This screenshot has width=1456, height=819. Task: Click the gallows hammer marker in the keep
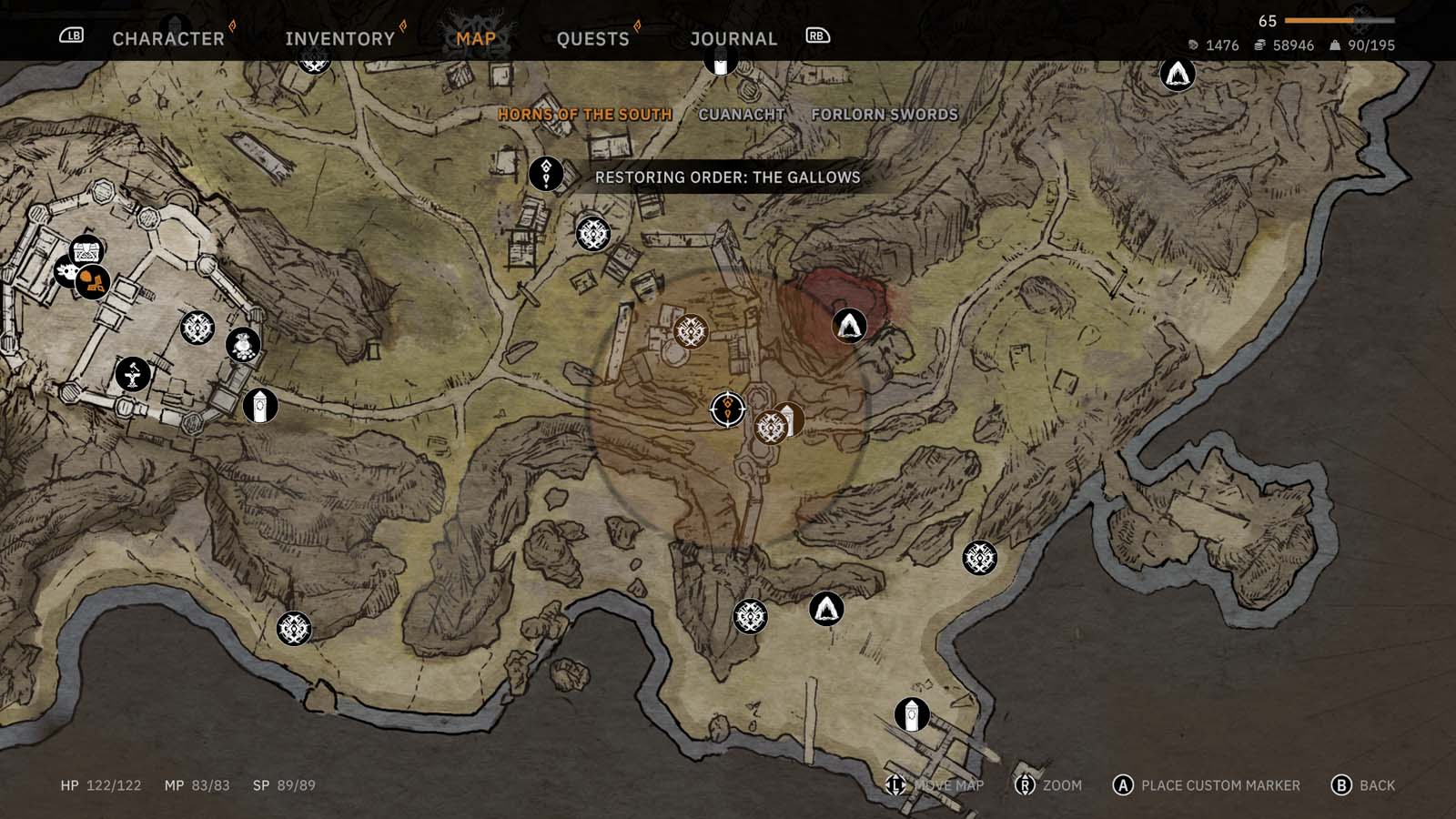pyautogui.click(x=132, y=375)
